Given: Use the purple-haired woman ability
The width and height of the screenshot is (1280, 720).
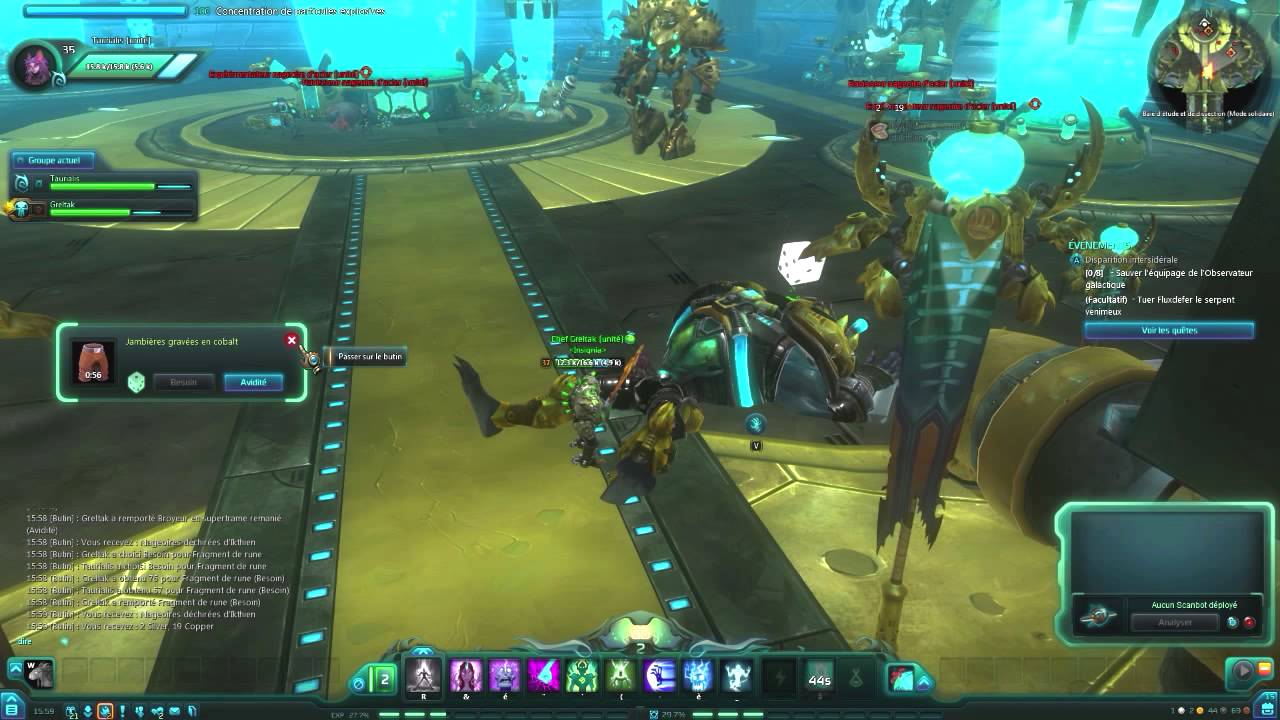Looking at the screenshot, I should [x=466, y=675].
